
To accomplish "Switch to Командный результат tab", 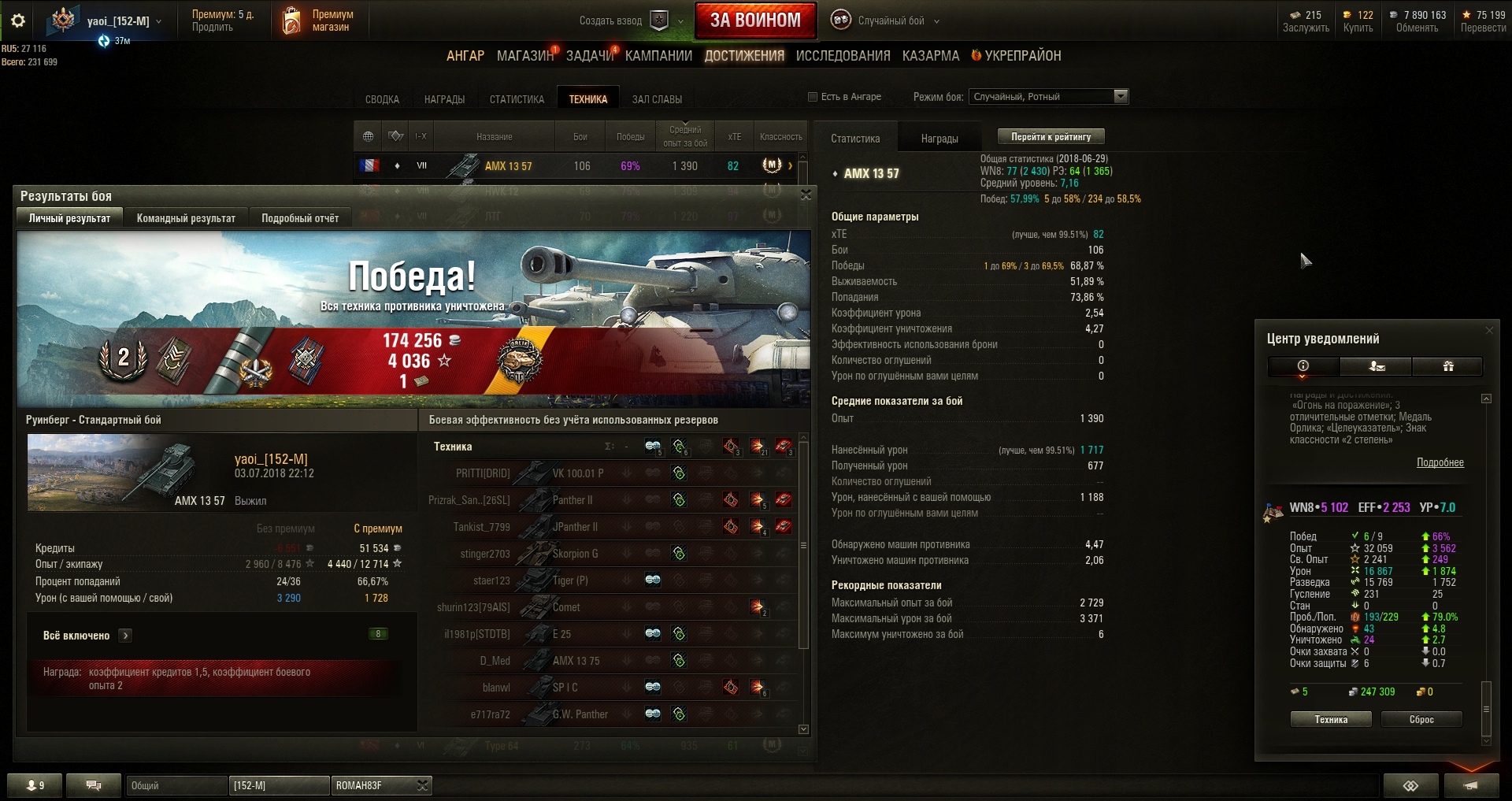I will [x=186, y=218].
